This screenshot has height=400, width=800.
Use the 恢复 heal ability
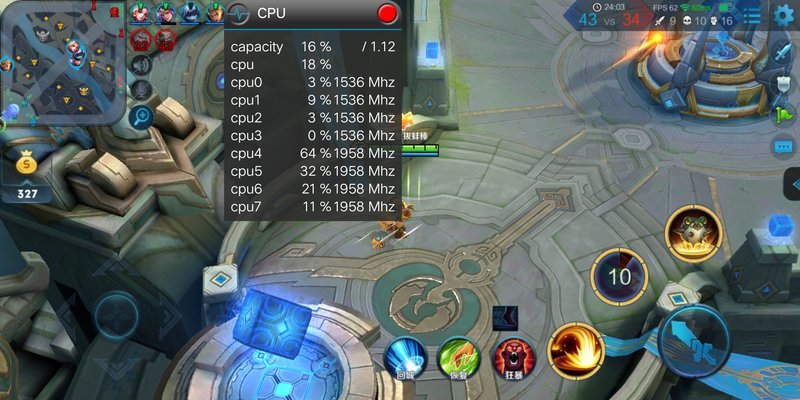click(457, 357)
